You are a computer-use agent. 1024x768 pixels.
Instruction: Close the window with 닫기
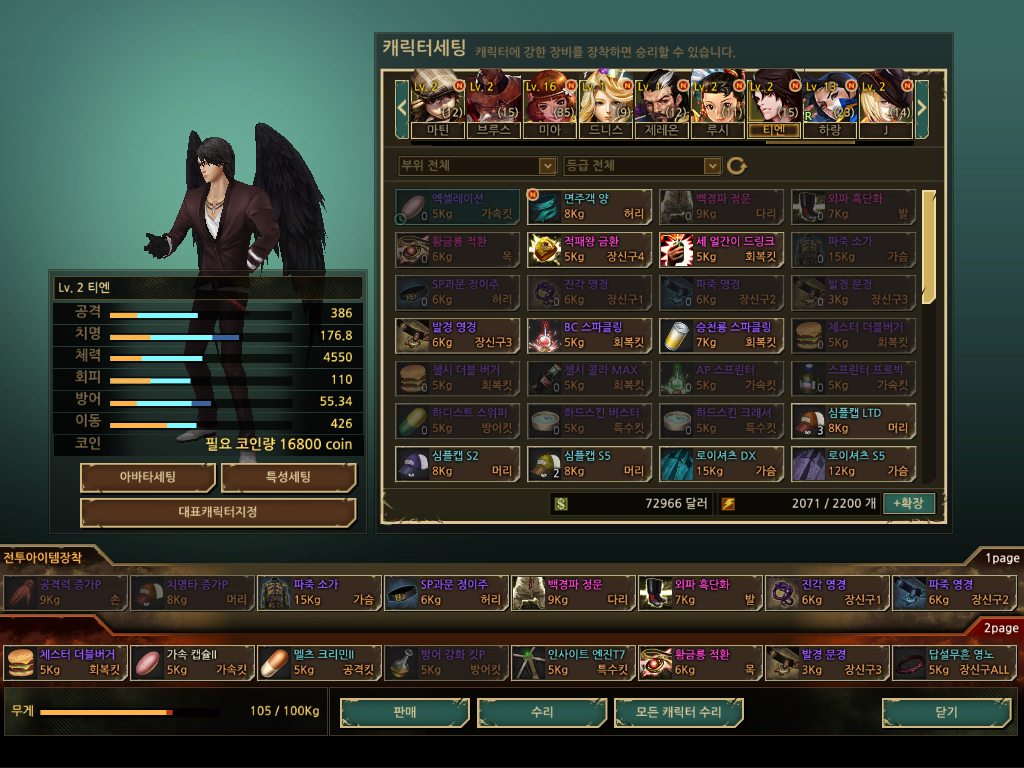(945, 713)
